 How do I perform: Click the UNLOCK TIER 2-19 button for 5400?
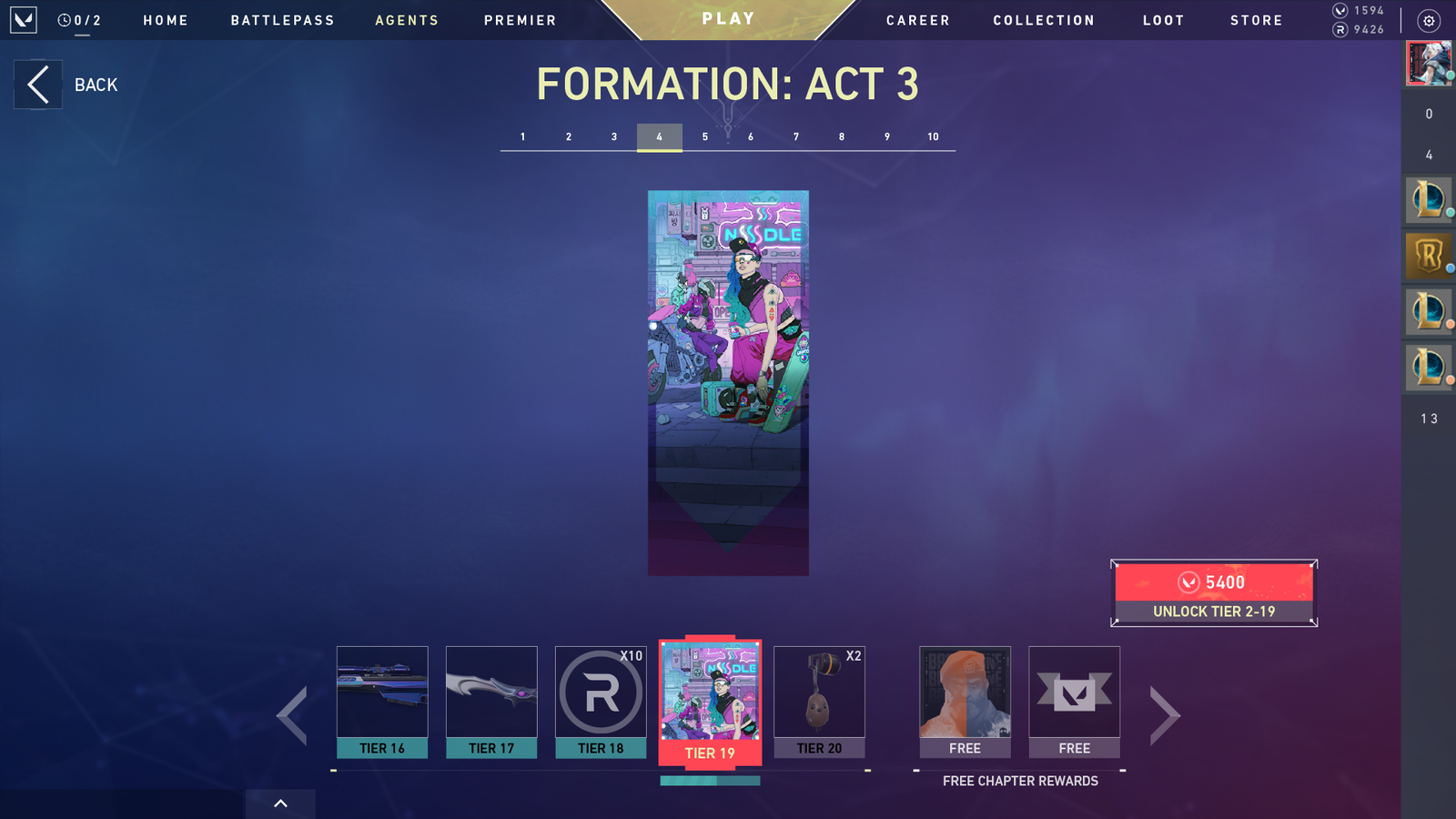1213,593
